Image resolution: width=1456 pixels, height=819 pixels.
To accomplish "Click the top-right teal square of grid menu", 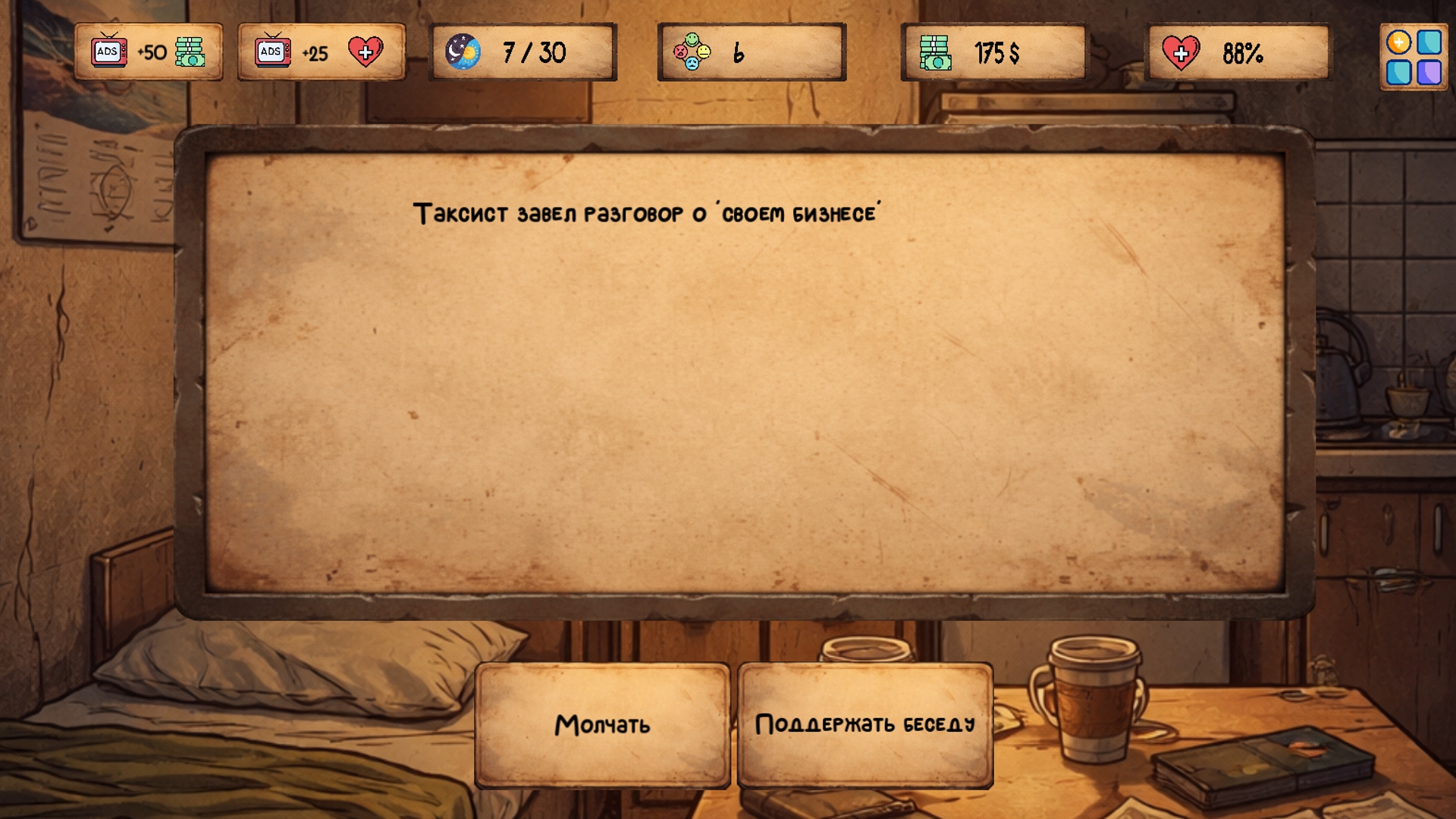I will pyautogui.click(x=1429, y=42).
